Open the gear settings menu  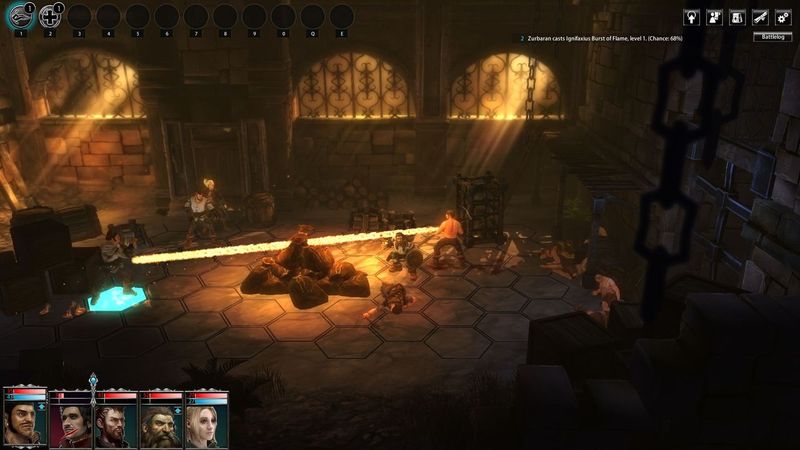coord(783,17)
